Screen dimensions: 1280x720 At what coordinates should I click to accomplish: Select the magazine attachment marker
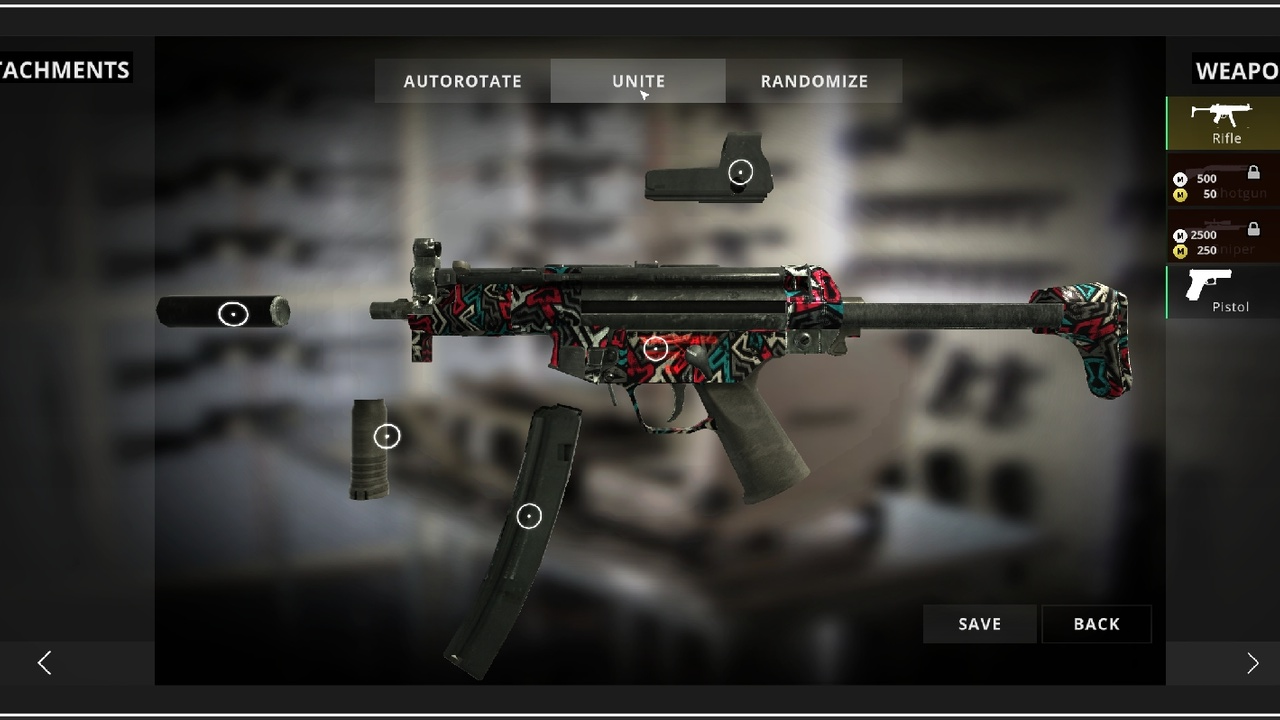(x=529, y=516)
